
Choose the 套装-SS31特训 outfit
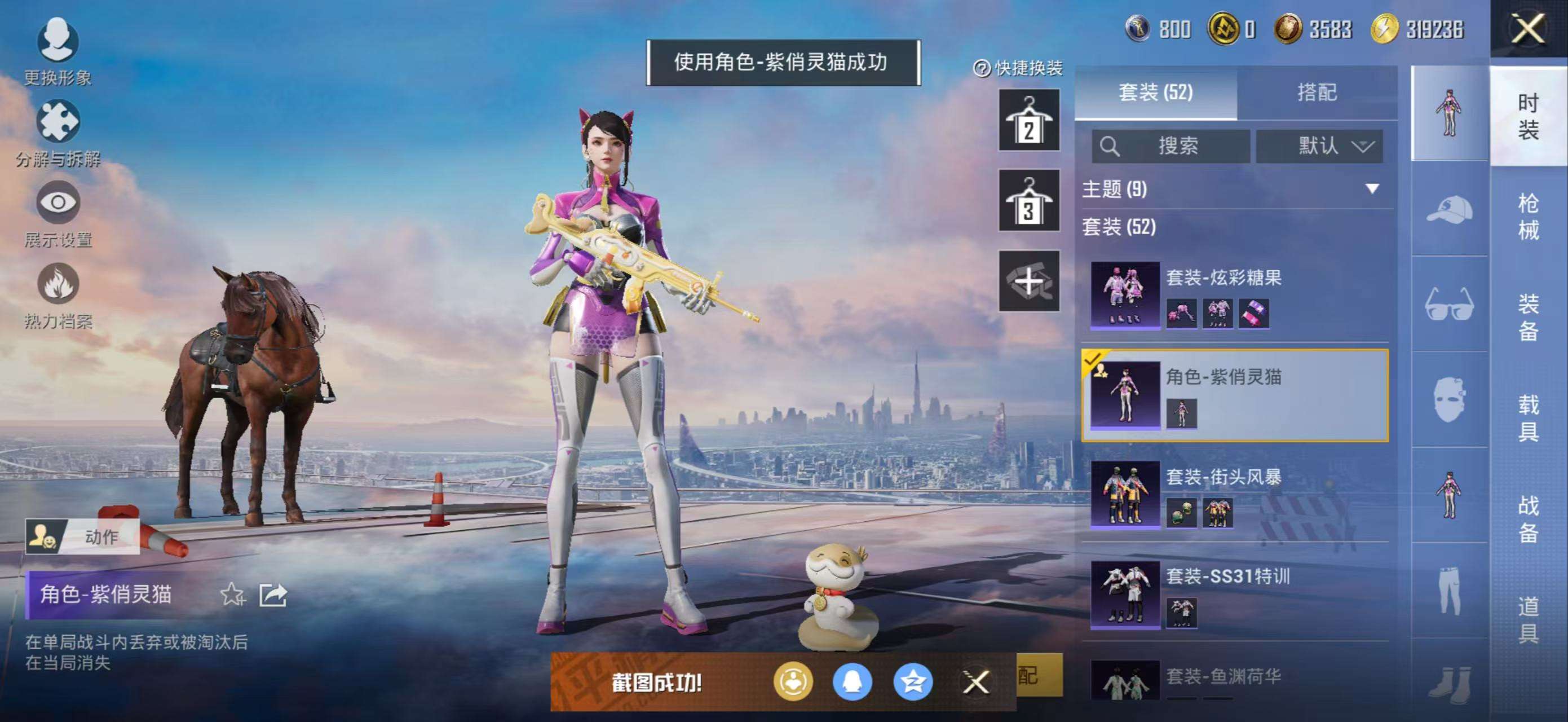point(1236,594)
